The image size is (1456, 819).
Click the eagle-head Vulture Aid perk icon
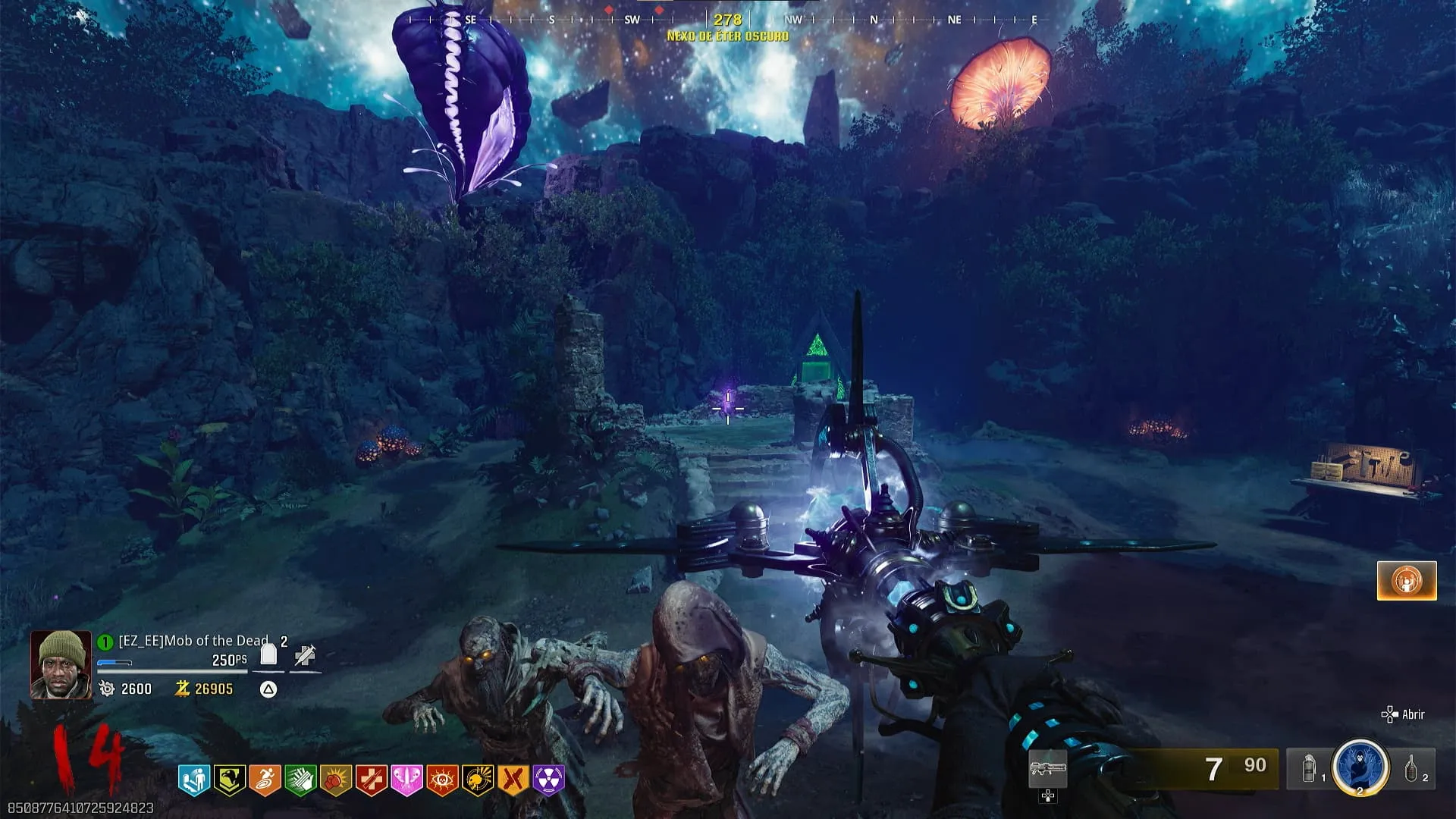pyautogui.click(x=229, y=780)
